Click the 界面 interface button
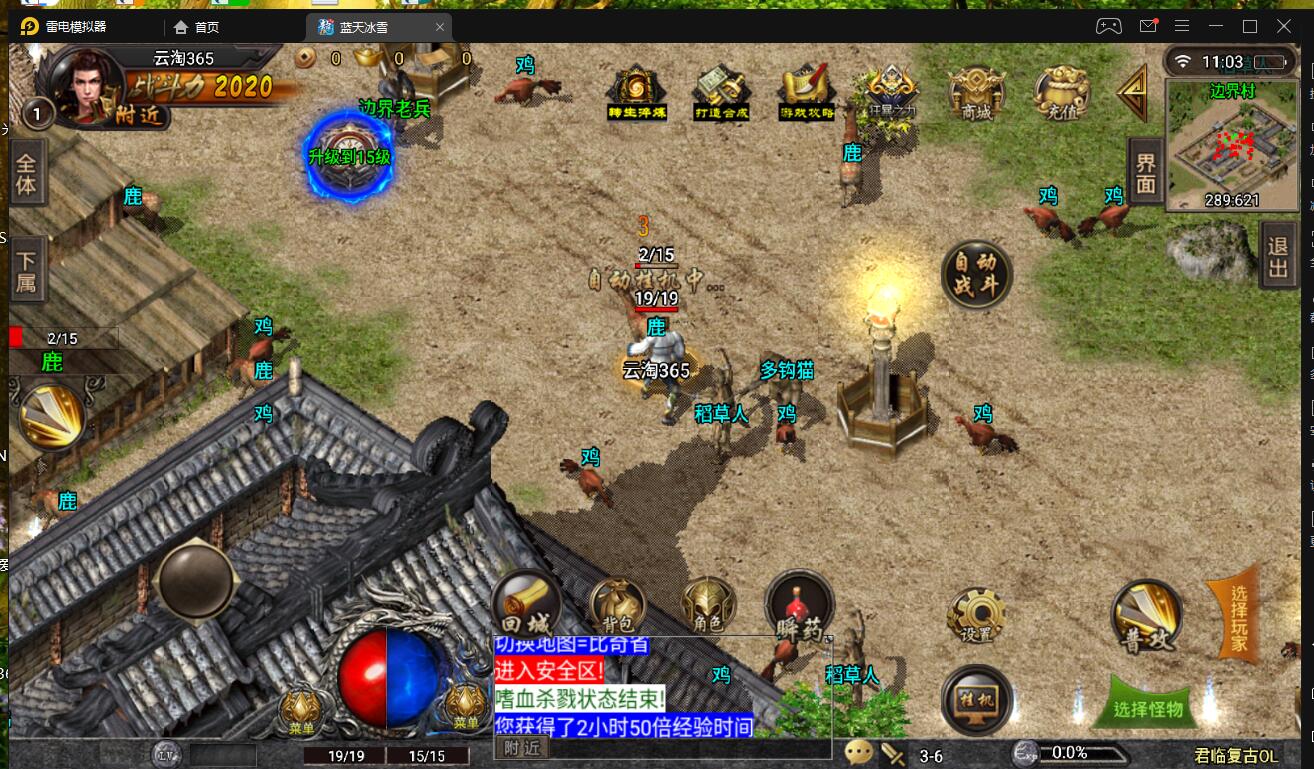This screenshot has width=1314, height=769. (x=1146, y=171)
